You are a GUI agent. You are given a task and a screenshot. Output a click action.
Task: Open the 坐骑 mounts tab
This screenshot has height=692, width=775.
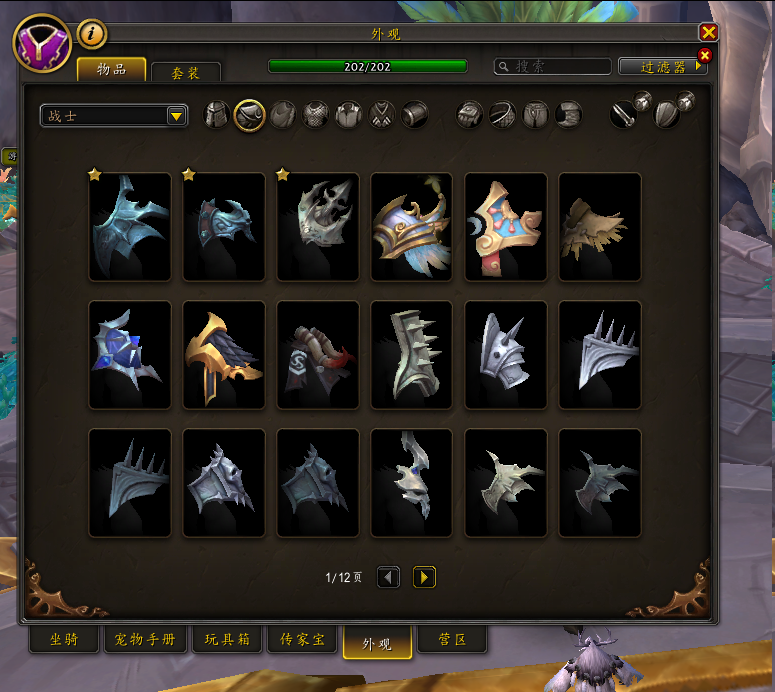[x=63, y=640]
